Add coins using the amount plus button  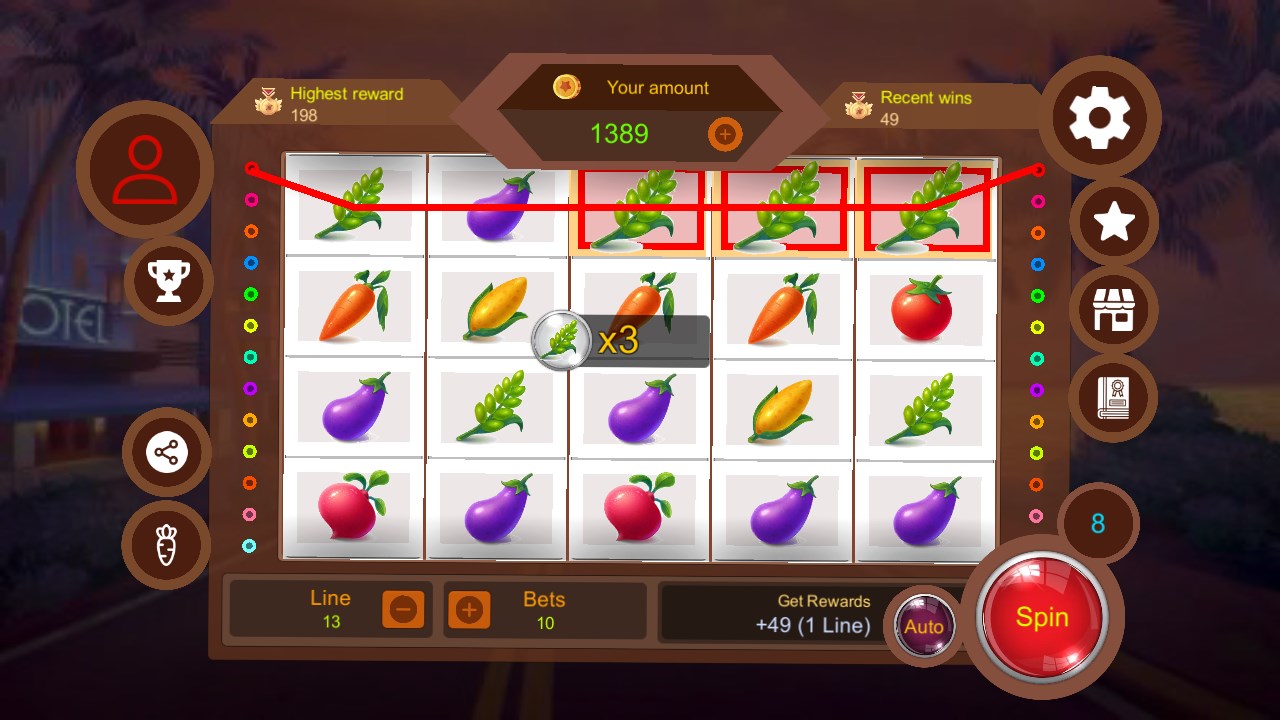click(725, 134)
